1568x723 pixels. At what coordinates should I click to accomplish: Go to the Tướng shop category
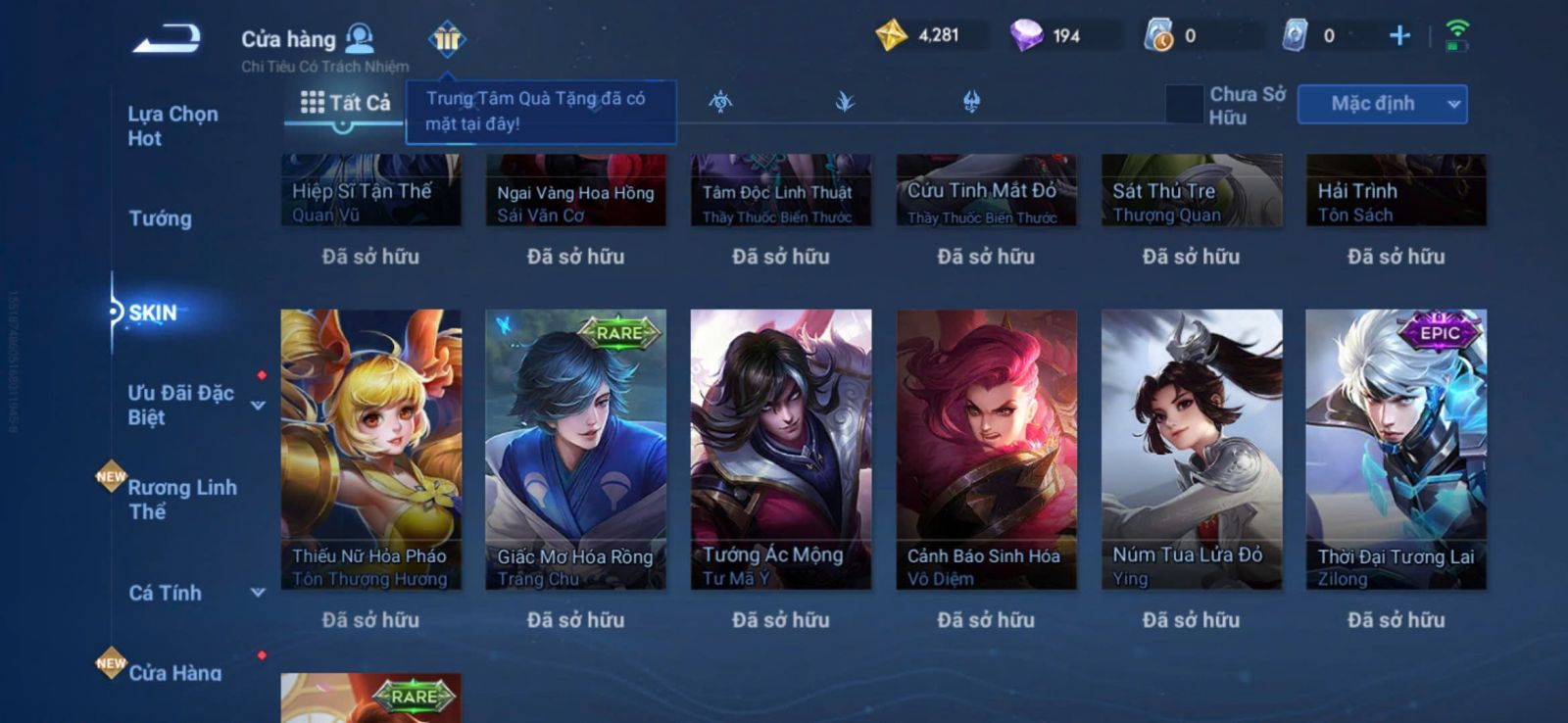160,218
